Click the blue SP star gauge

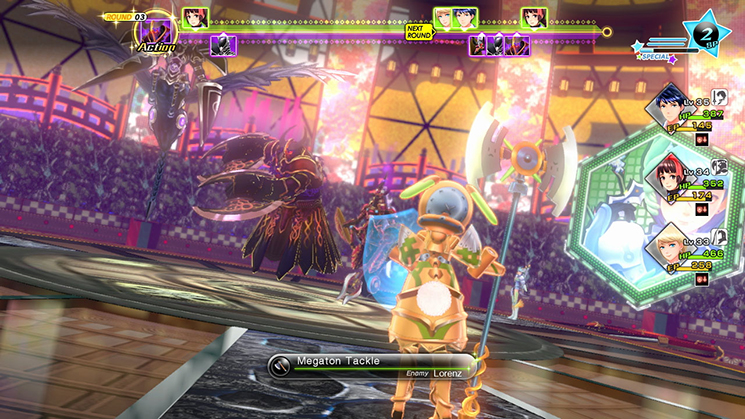700,31
